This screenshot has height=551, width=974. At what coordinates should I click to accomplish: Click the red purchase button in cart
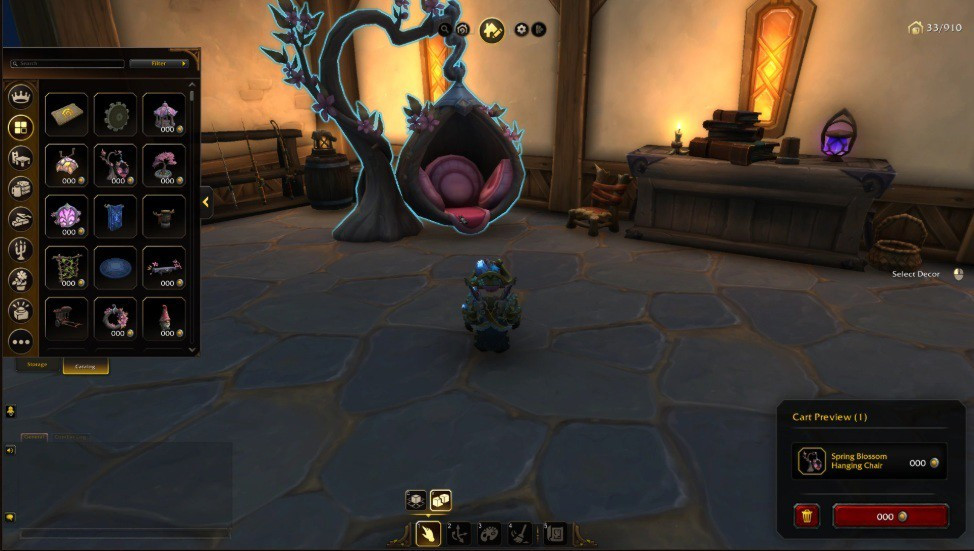890,516
